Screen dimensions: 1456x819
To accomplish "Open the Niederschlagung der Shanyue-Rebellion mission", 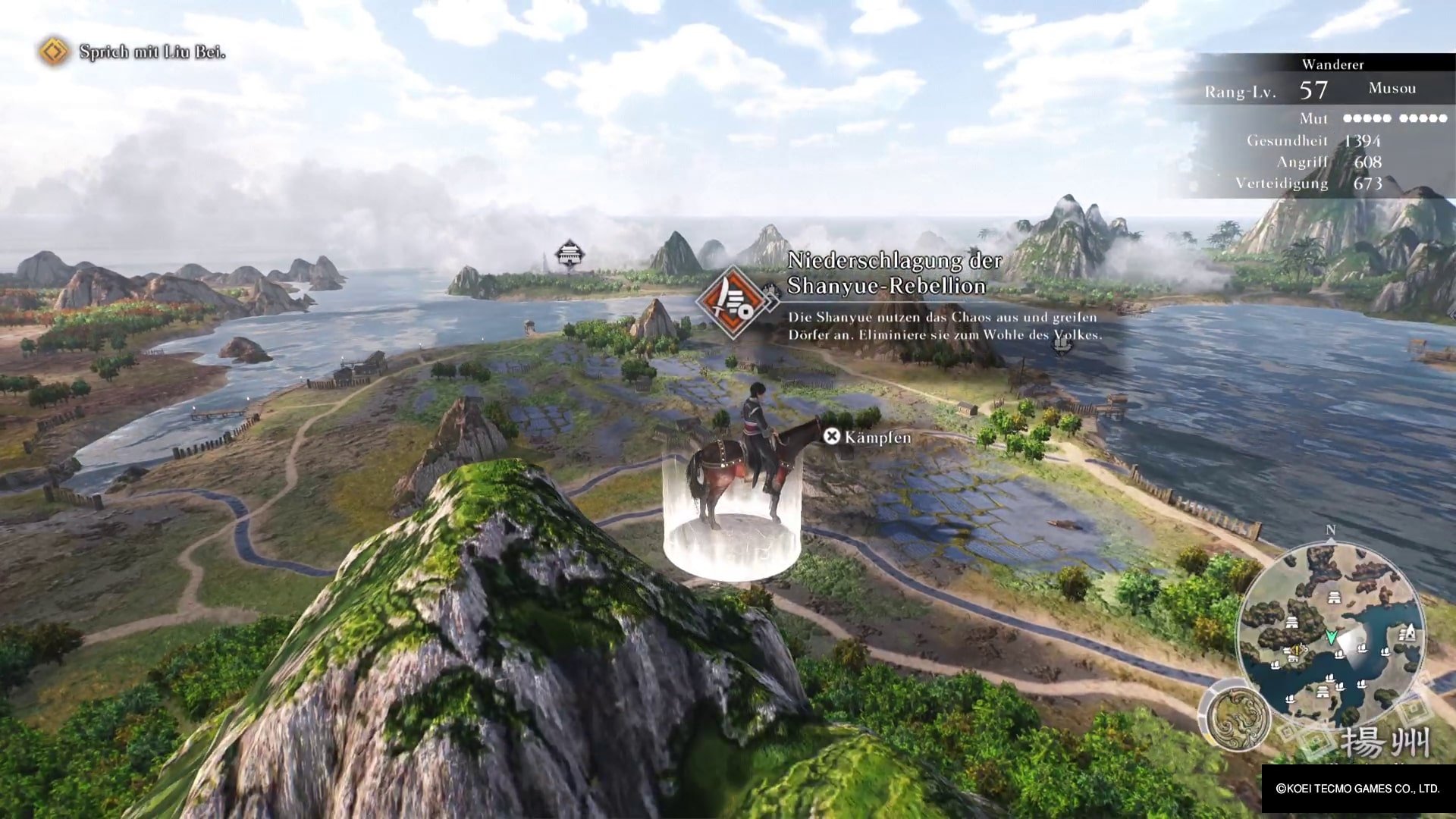I will pyautogui.click(x=895, y=273).
